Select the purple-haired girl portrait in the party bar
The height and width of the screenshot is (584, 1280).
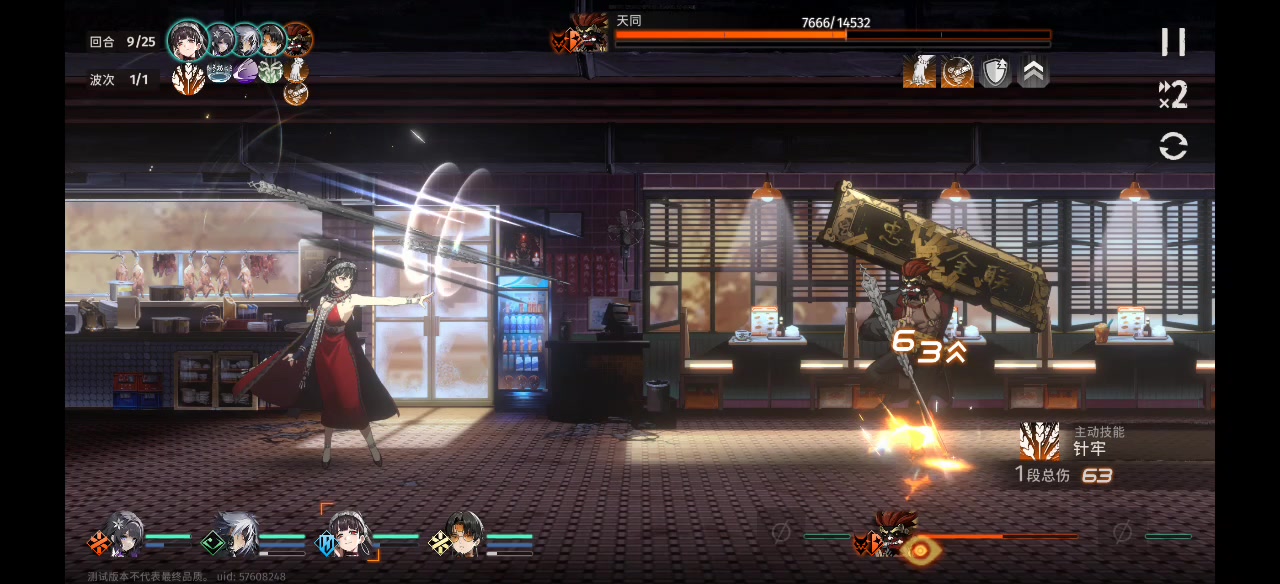pos(124,534)
